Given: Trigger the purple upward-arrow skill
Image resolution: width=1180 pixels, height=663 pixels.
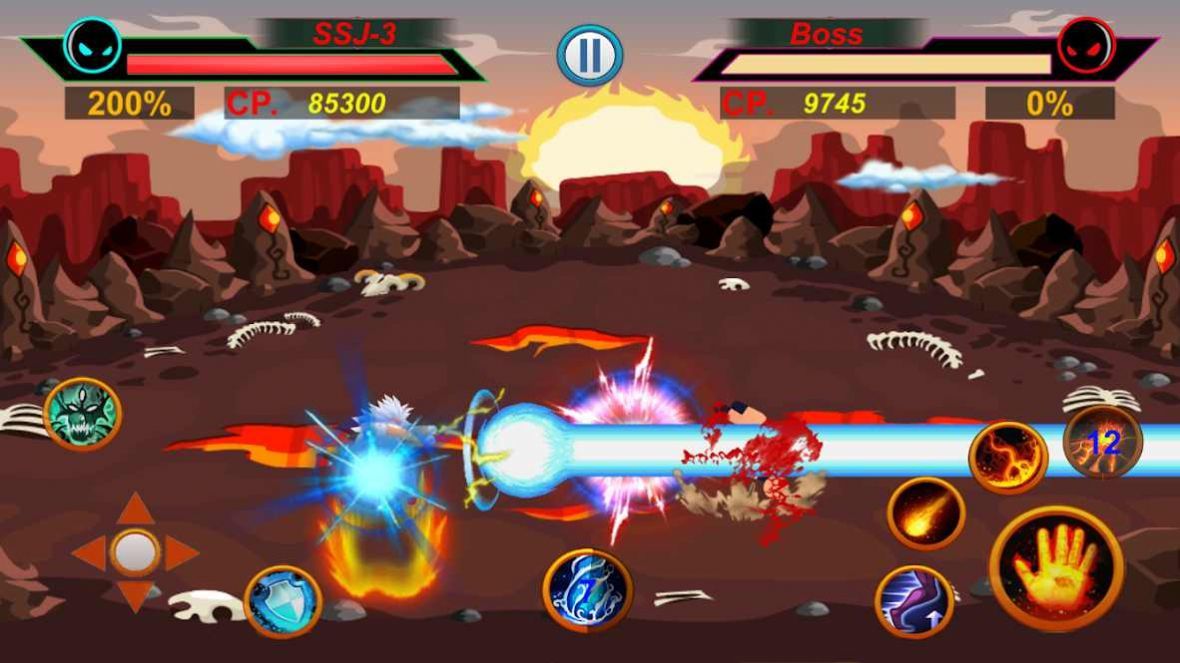Looking at the screenshot, I should [914, 601].
